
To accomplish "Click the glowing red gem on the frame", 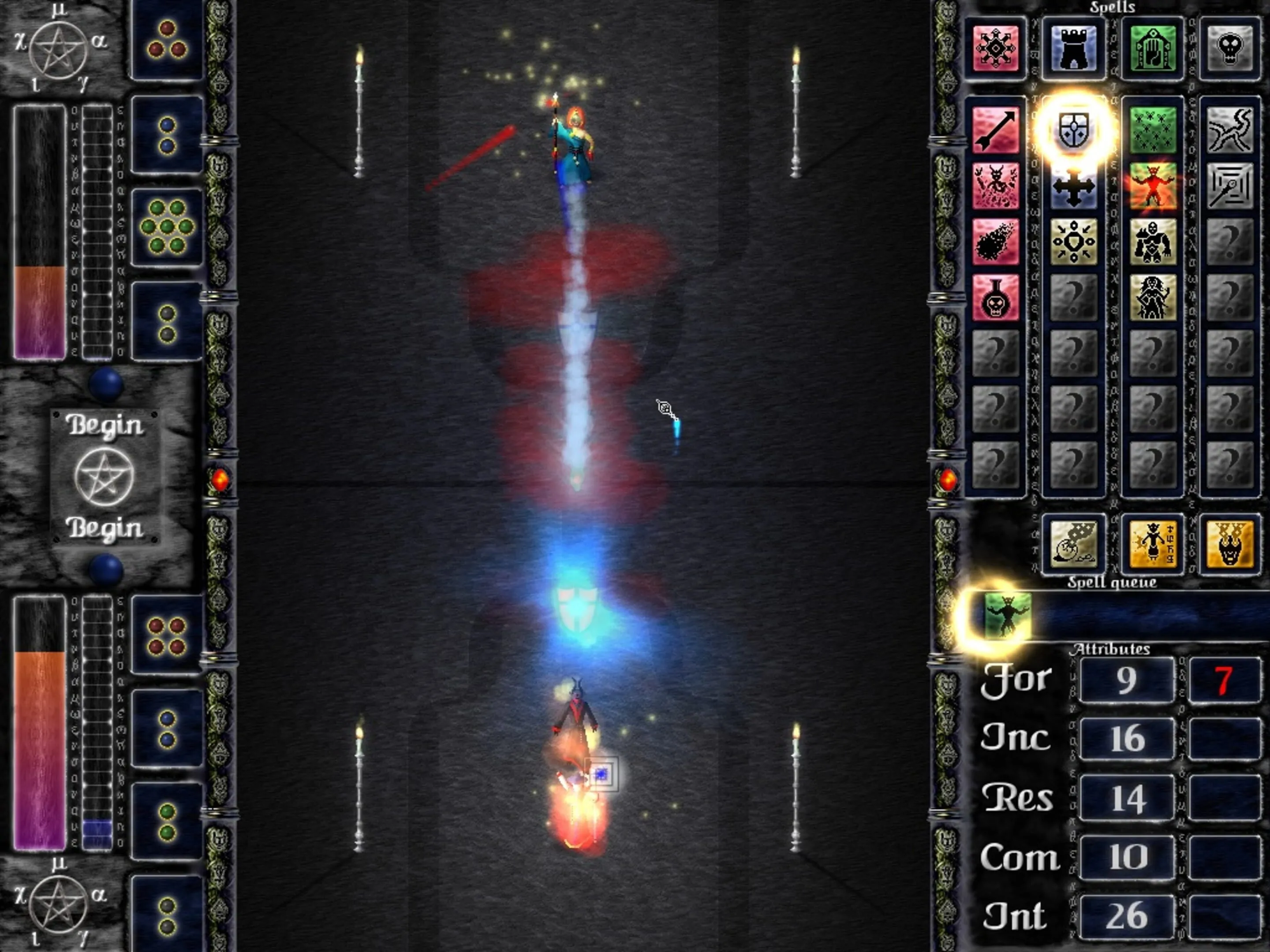I will pyautogui.click(x=220, y=482).
